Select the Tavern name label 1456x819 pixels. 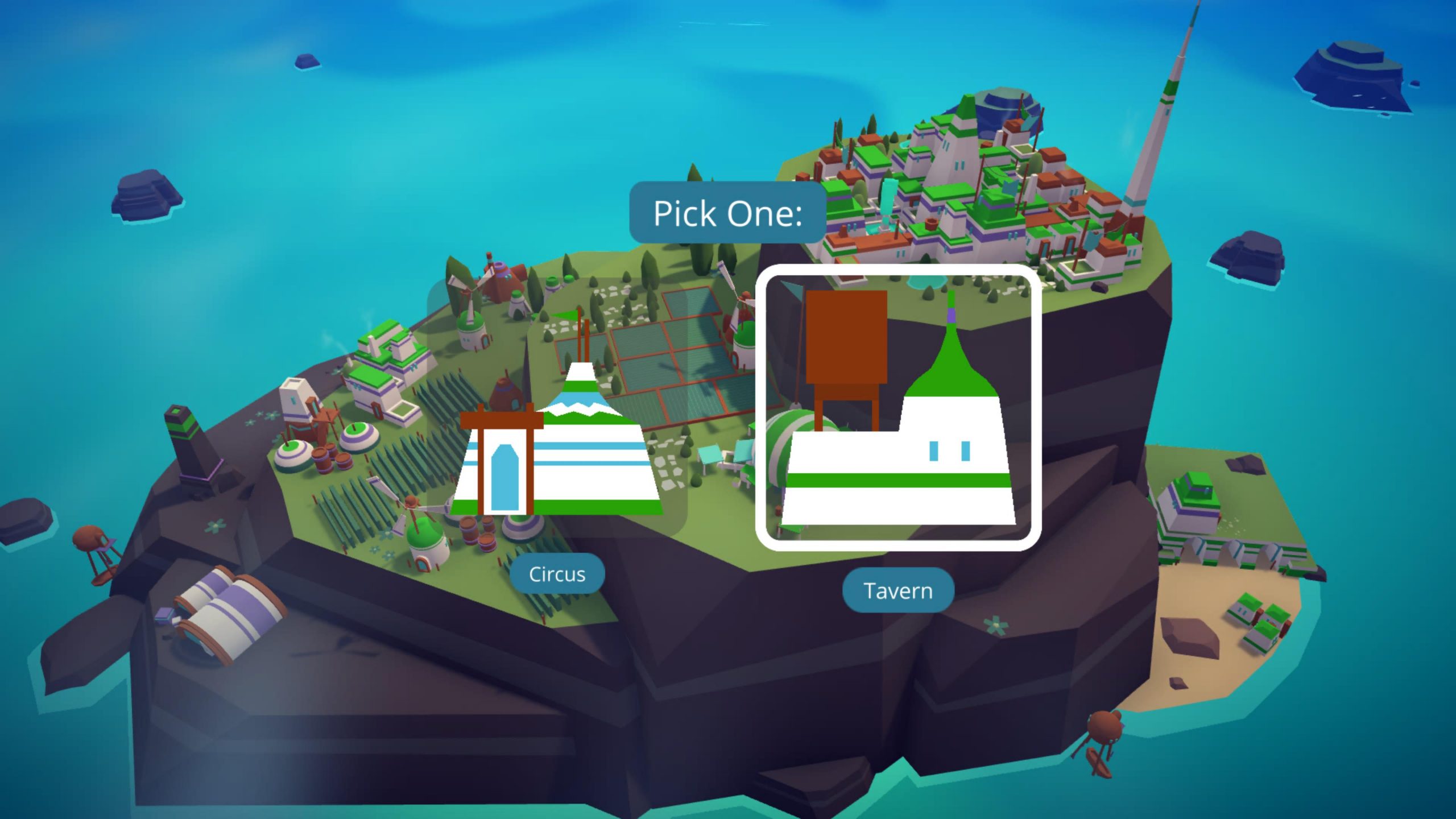point(897,590)
